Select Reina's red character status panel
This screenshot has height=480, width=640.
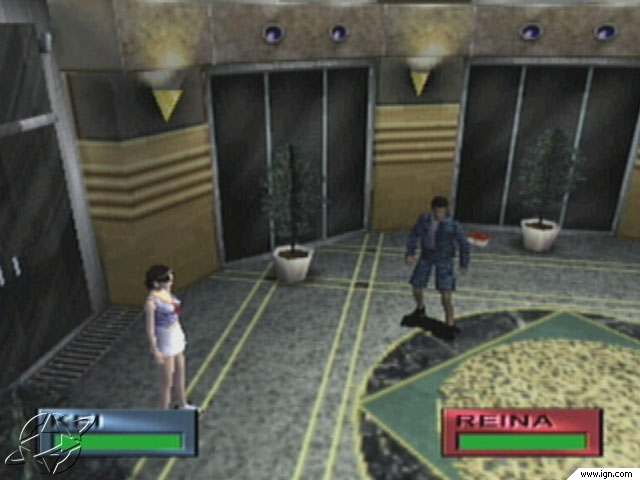click(x=521, y=432)
